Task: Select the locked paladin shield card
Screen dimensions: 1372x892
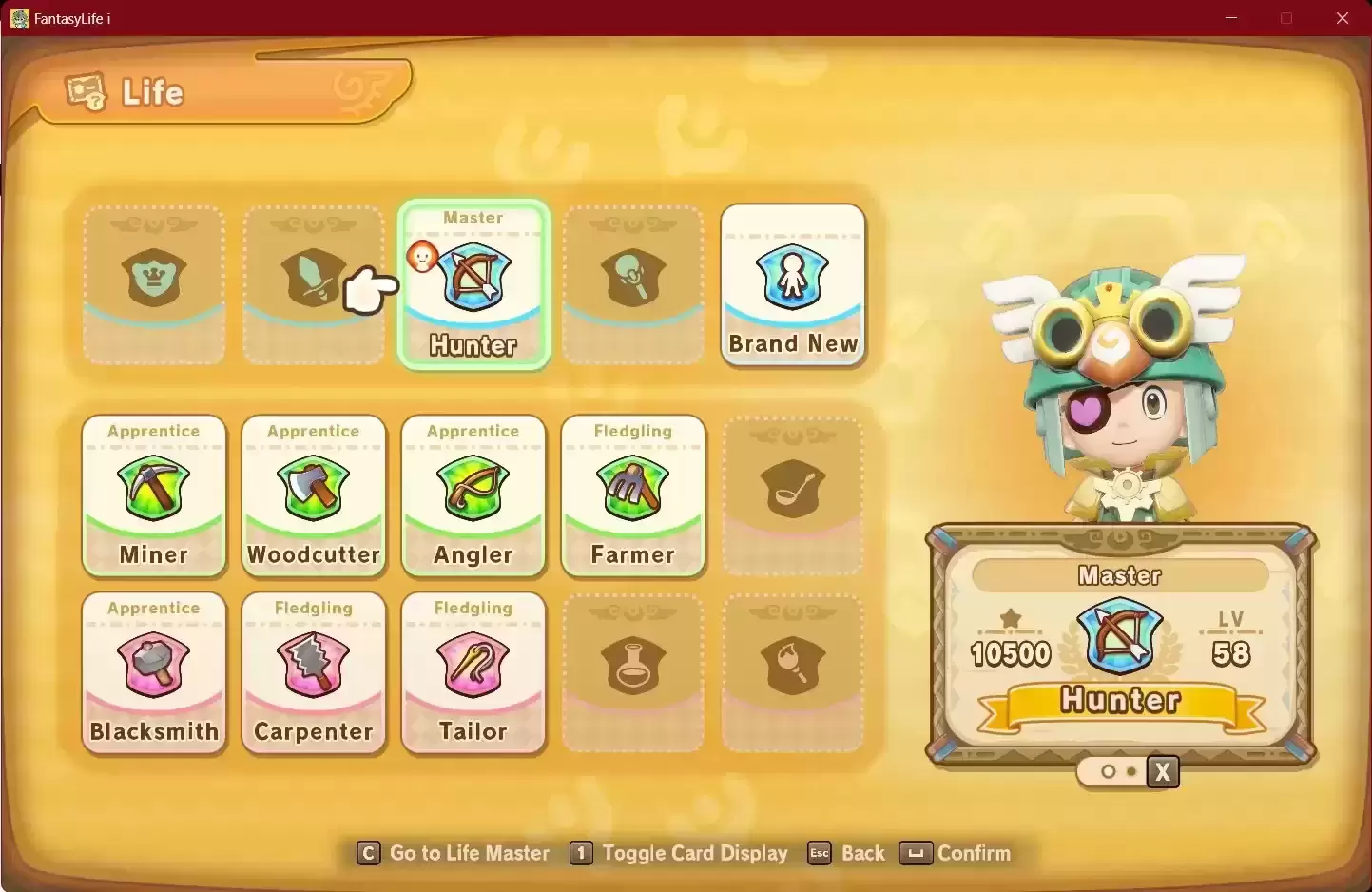Action: click(x=154, y=285)
